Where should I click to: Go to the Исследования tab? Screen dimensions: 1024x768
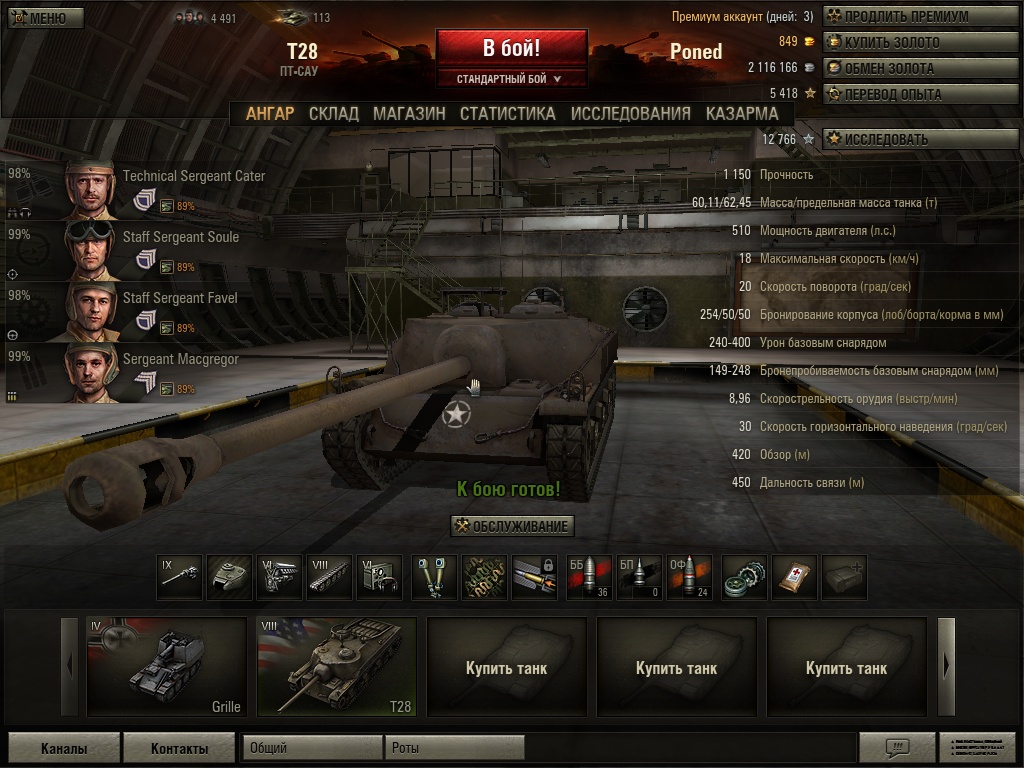pos(630,113)
